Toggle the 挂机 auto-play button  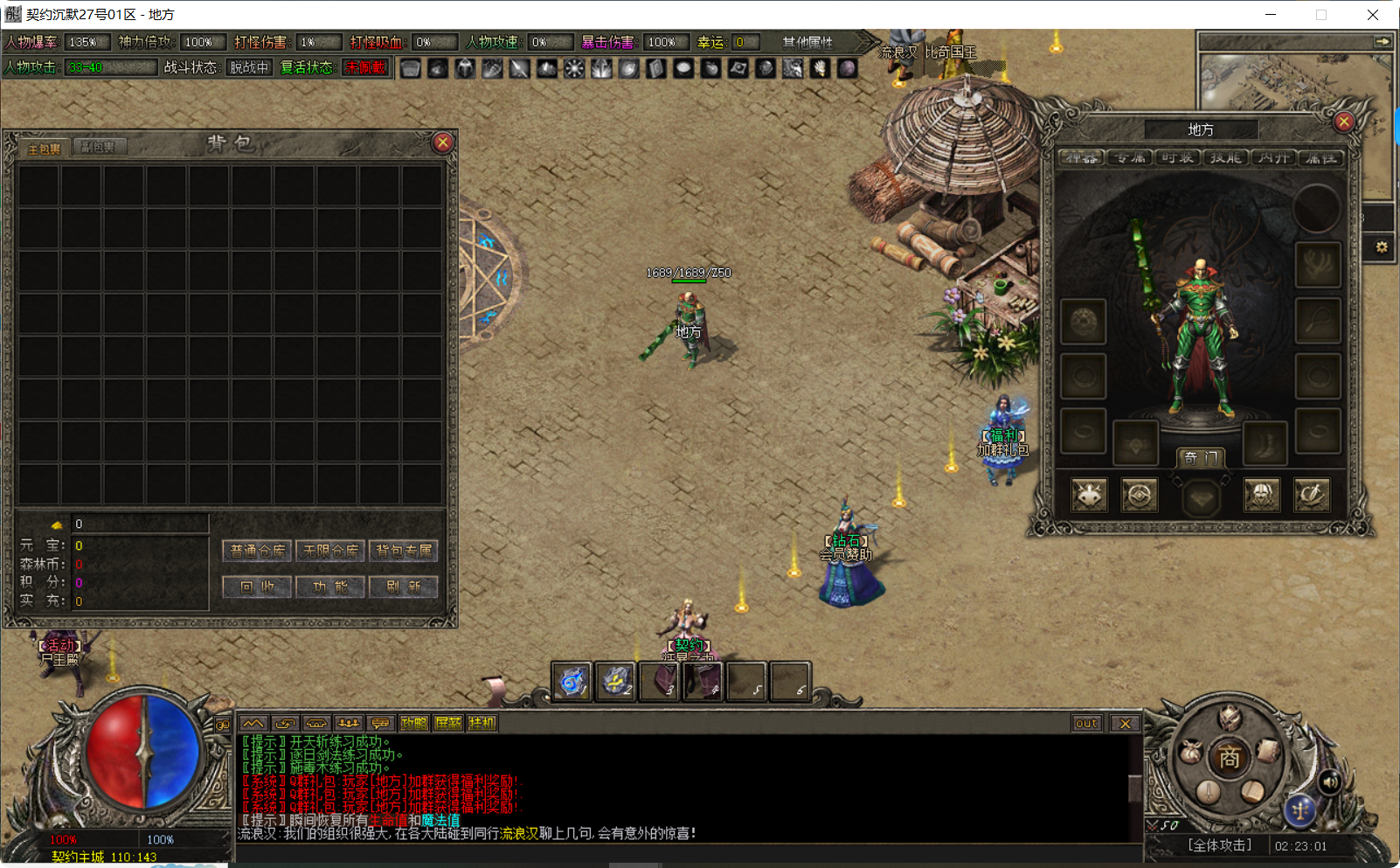[x=482, y=723]
